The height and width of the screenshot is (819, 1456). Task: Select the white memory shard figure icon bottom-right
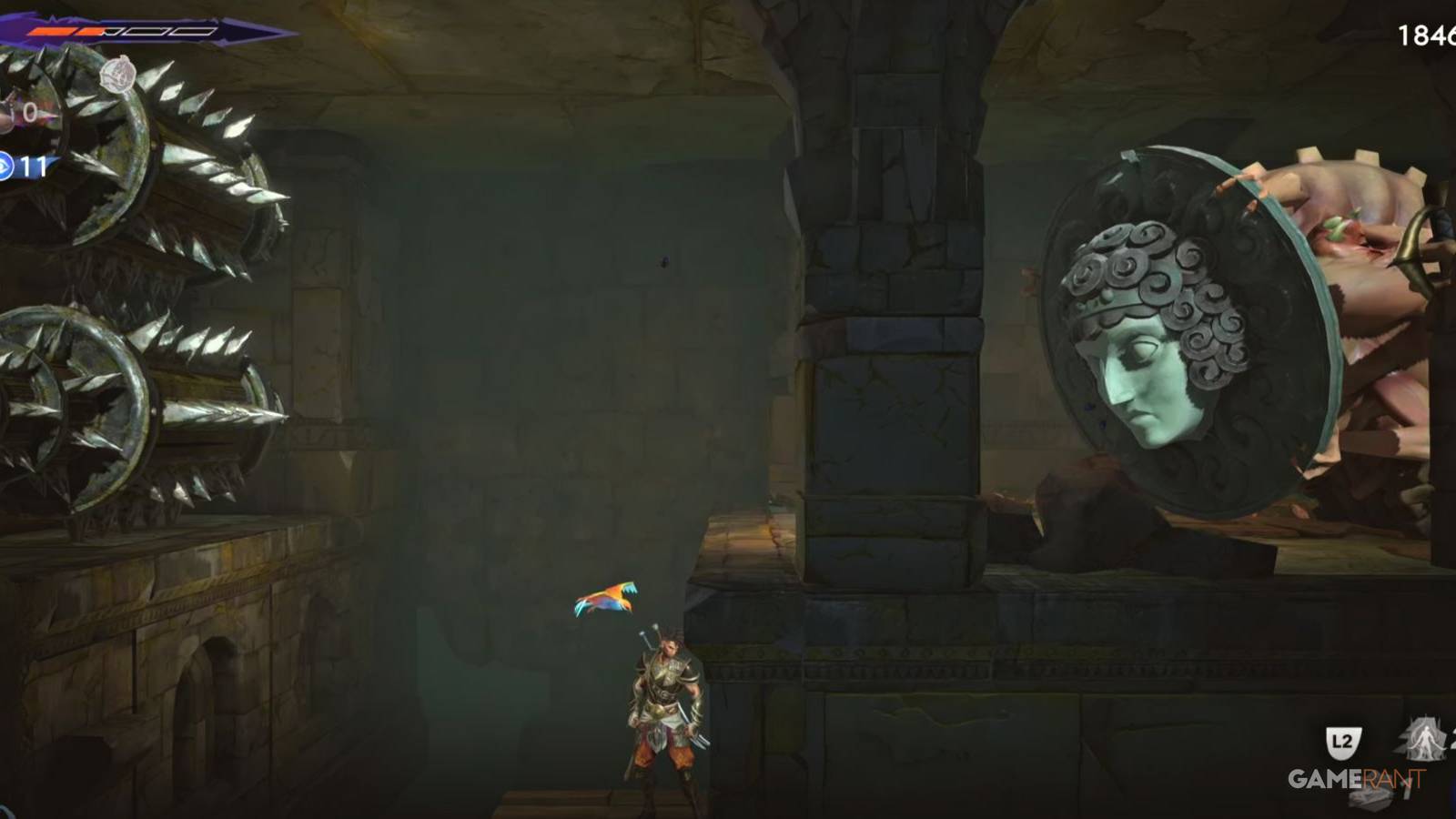pos(1422,739)
